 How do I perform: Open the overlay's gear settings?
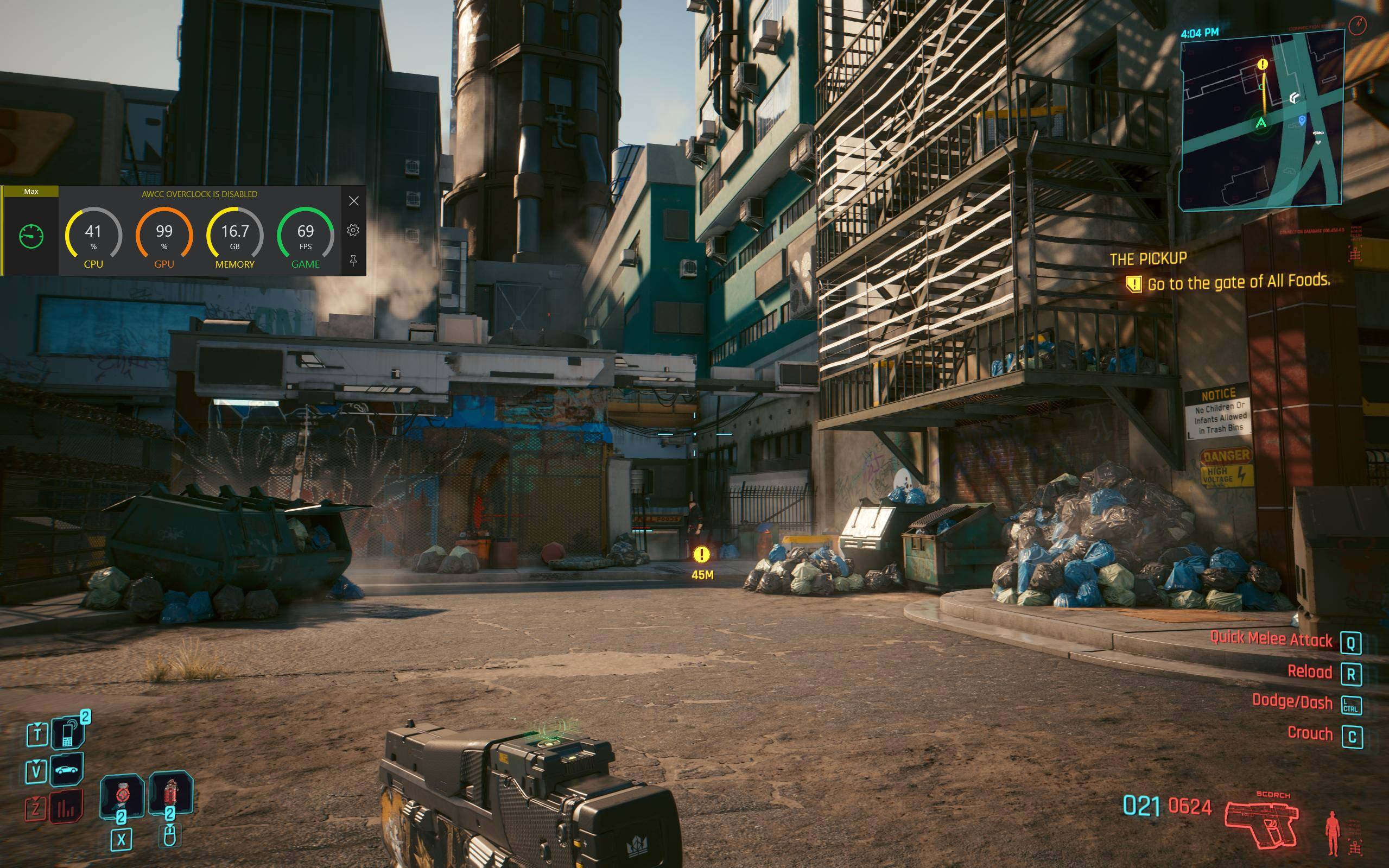click(353, 231)
